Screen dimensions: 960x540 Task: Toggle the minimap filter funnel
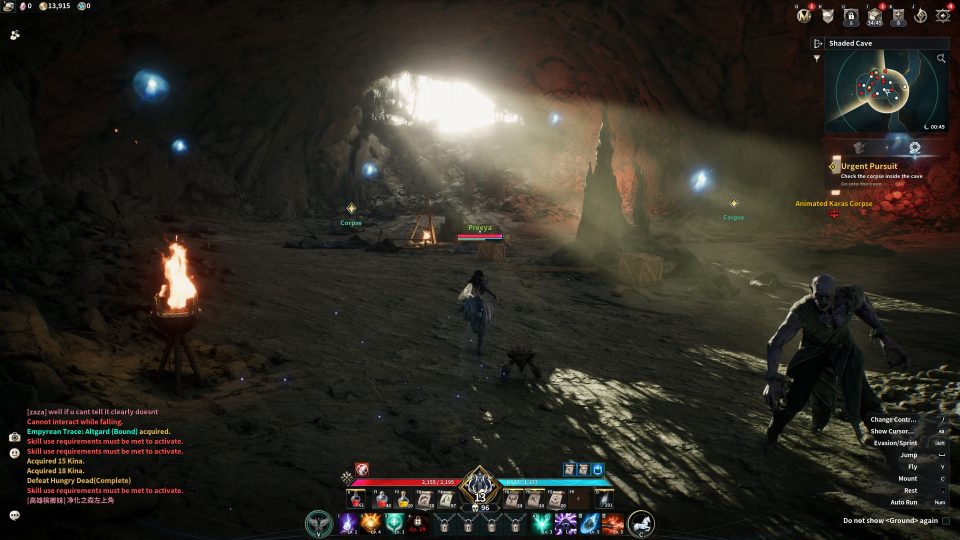point(817,58)
